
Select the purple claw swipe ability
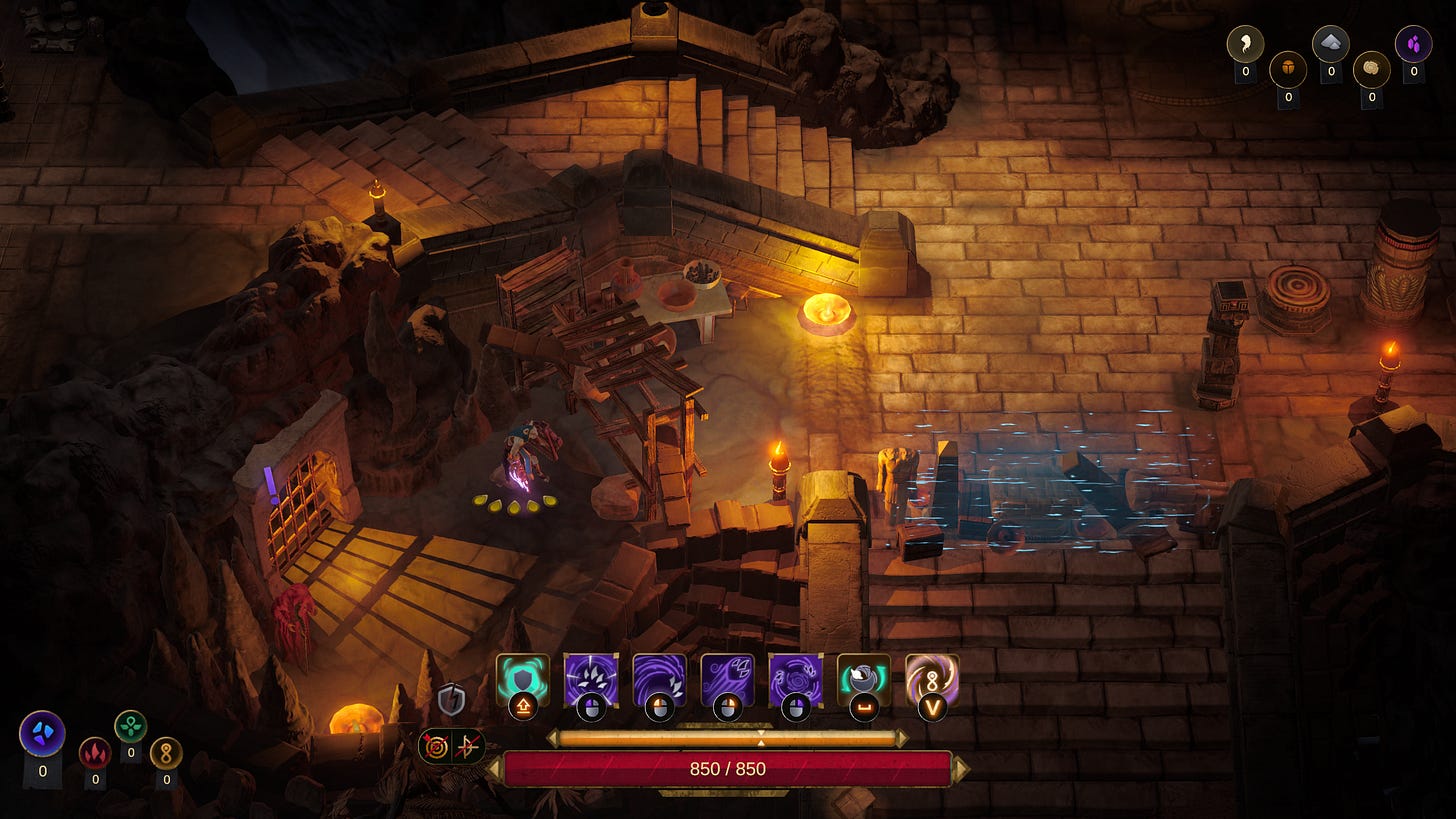pyautogui.click(x=727, y=679)
